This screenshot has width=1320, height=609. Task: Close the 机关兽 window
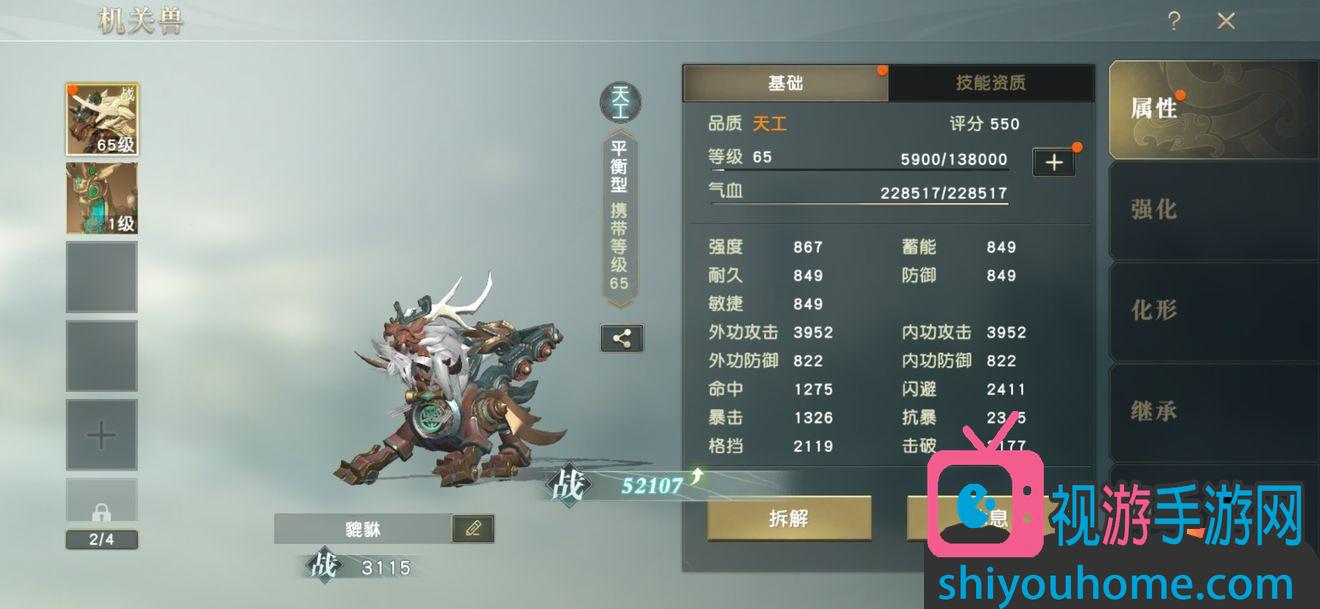(x=1226, y=21)
